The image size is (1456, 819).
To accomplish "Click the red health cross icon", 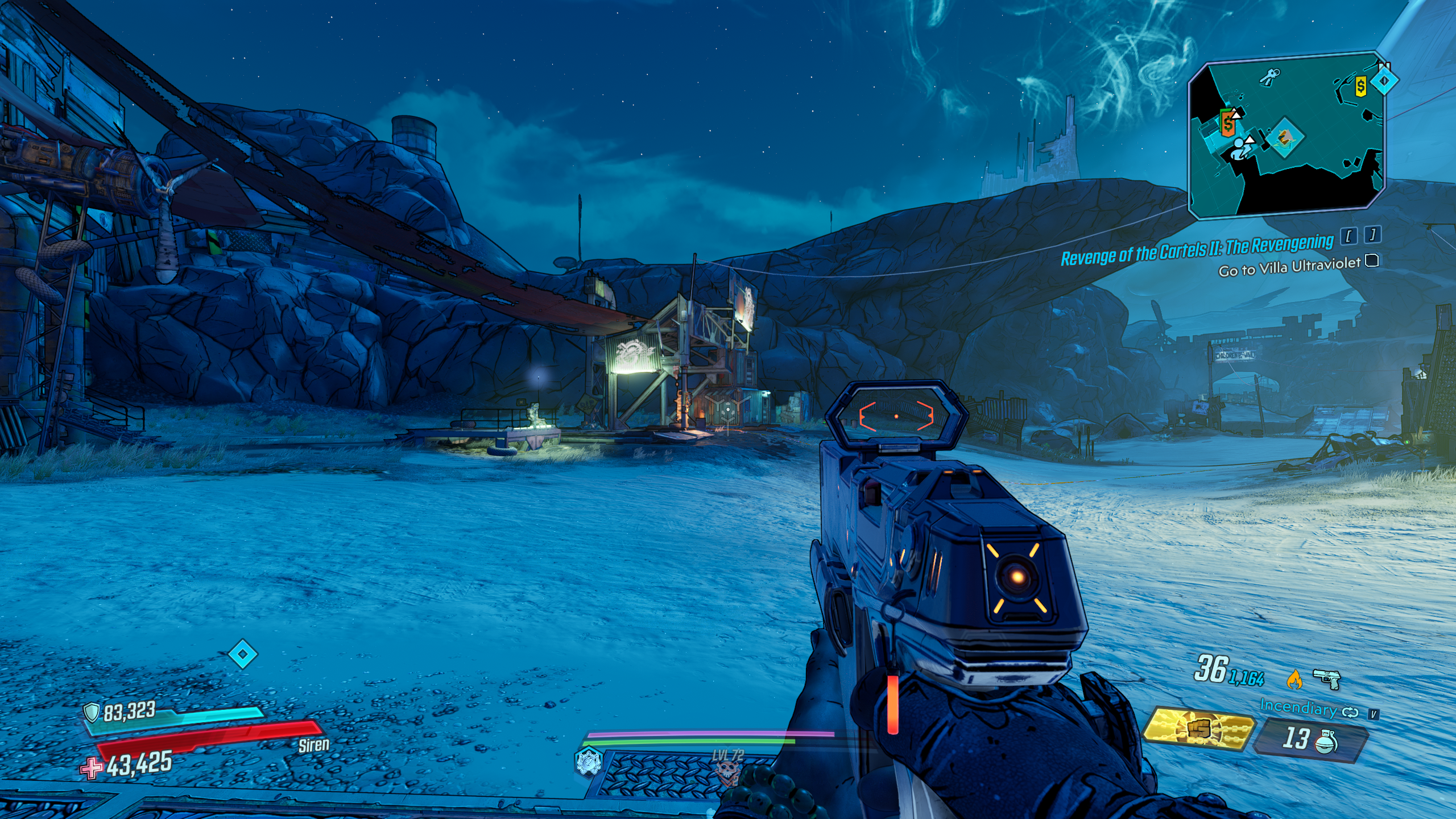I will (92, 768).
